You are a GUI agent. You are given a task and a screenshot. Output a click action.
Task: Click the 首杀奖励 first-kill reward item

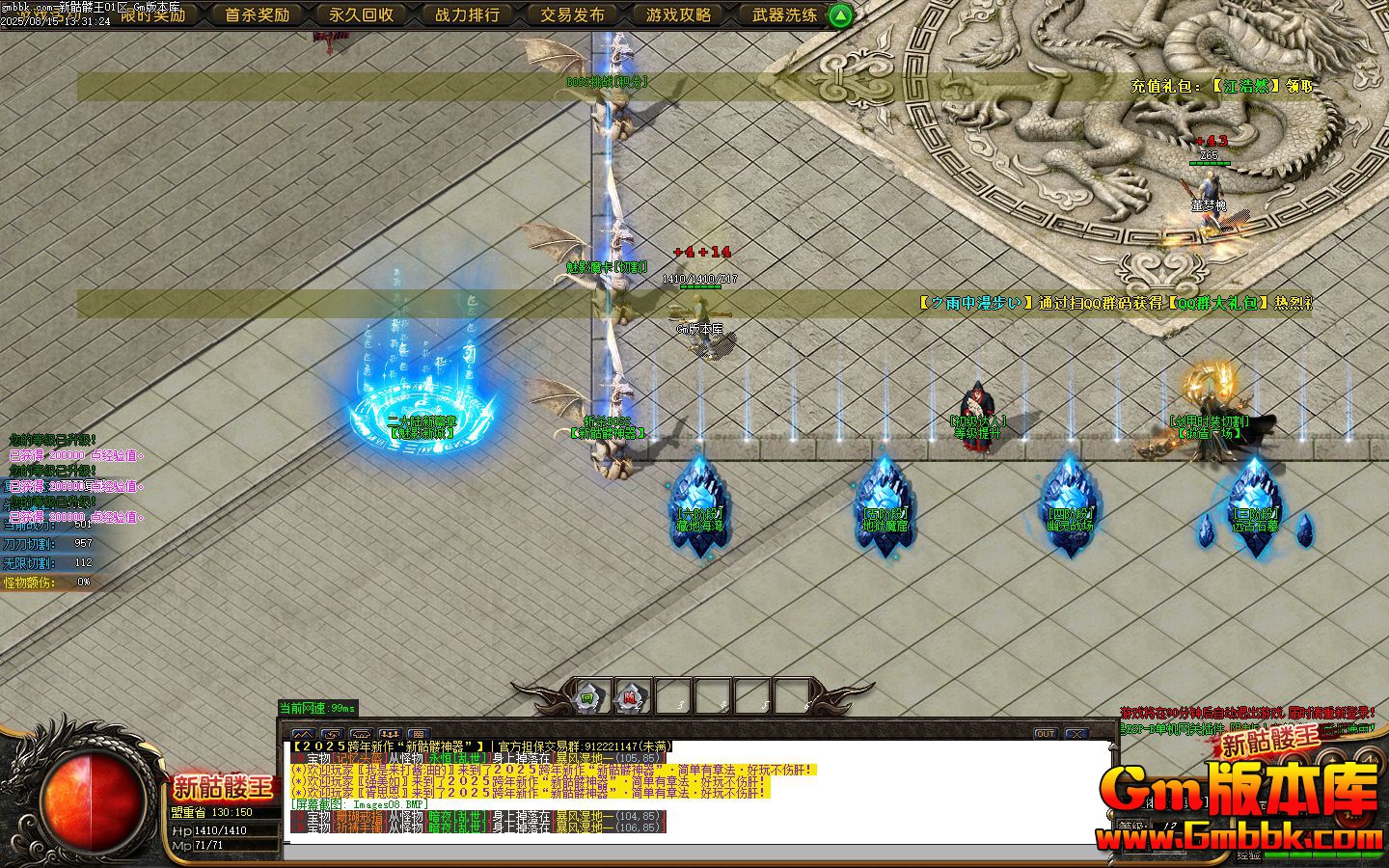257,15
